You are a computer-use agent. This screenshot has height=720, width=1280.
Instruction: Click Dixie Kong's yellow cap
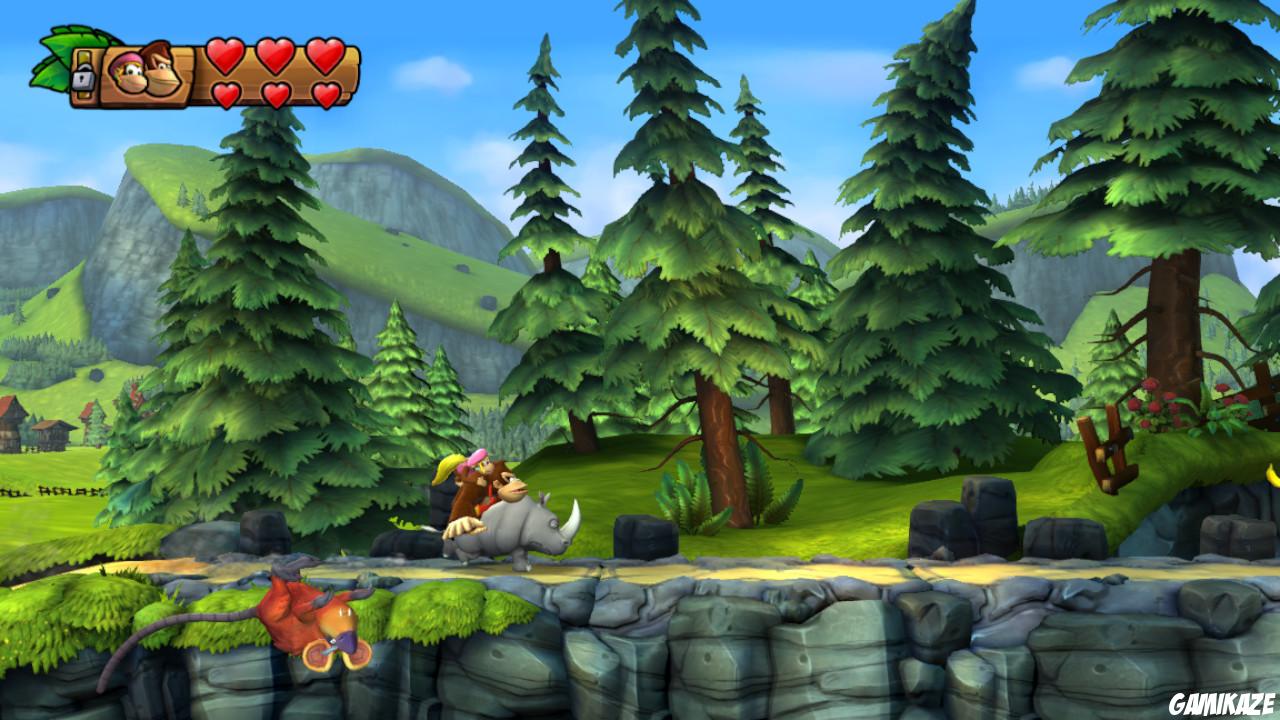pyautogui.click(x=449, y=467)
